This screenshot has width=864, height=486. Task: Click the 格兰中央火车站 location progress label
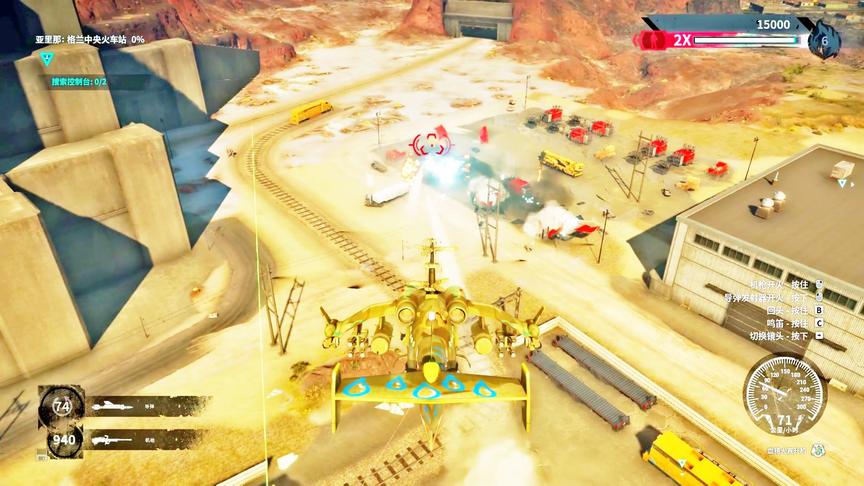[x=89, y=39]
